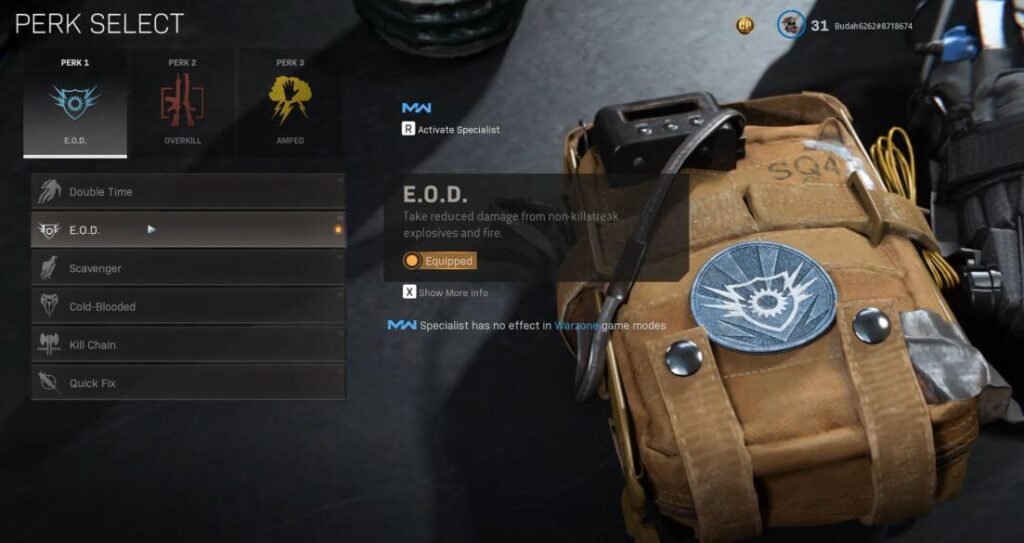This screenshot has height=543, width=1024.
Task: Select the Perk 3 Amped tab
Action: 289,103
